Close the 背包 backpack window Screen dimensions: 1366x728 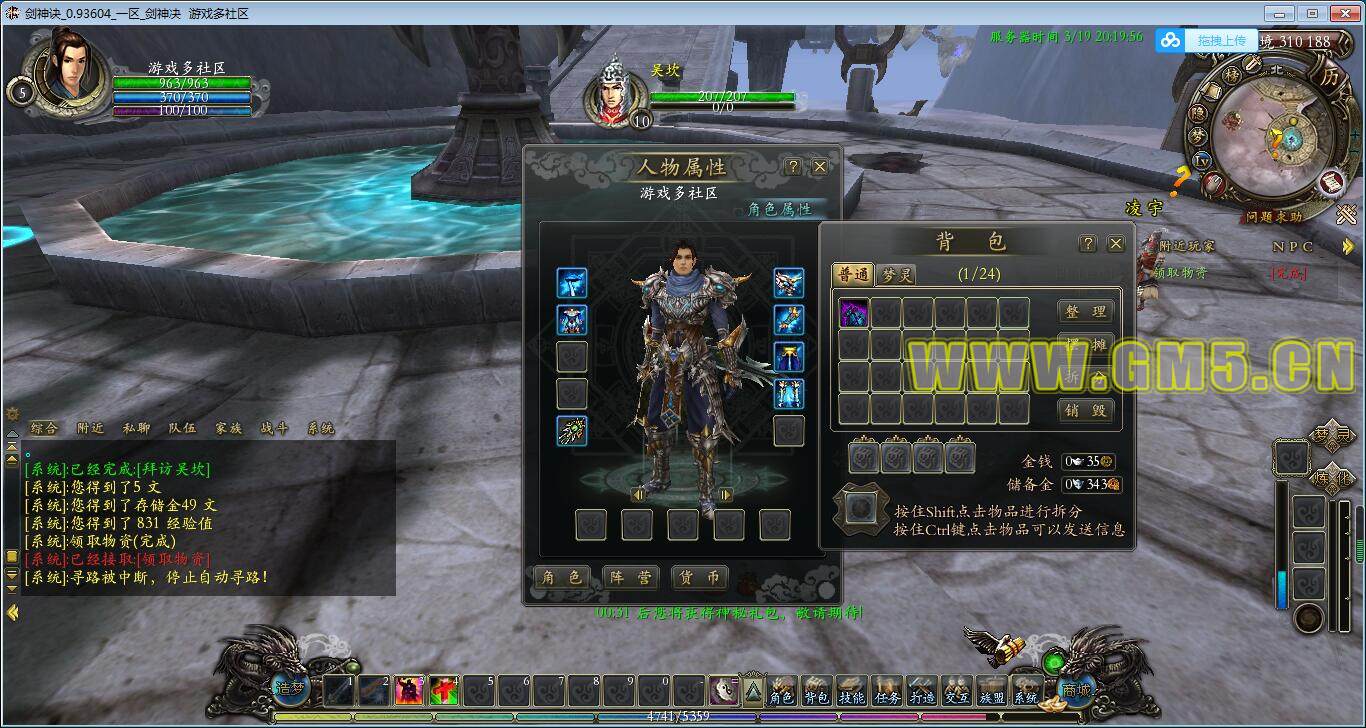pos(1116,244)
